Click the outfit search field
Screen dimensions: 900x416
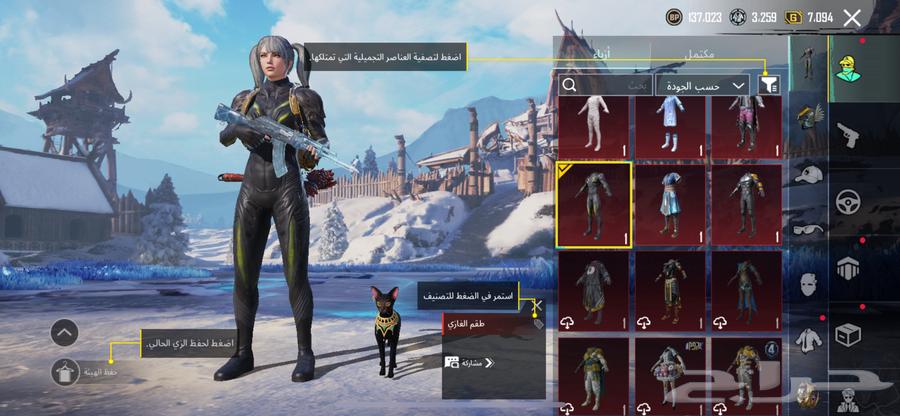612,86
